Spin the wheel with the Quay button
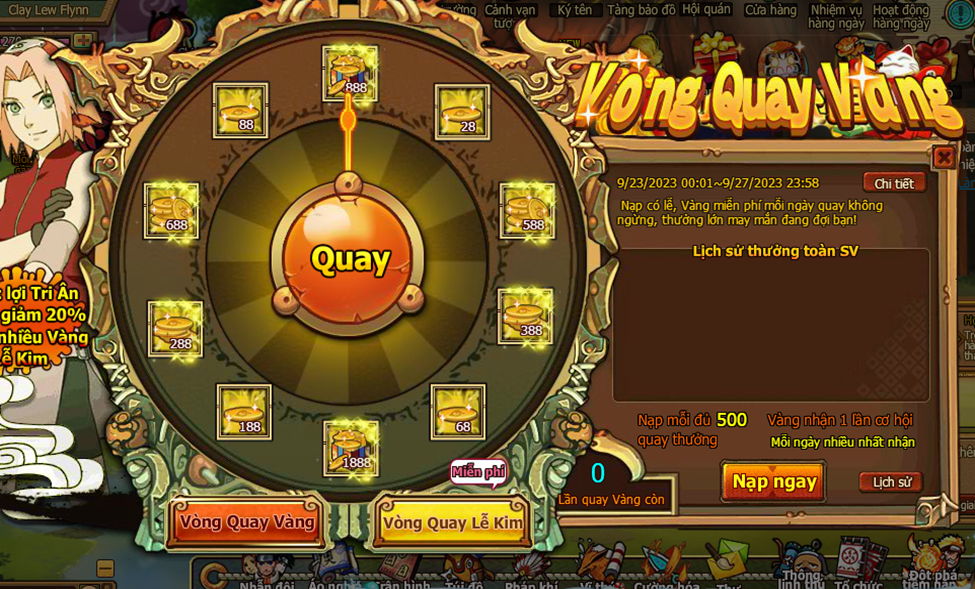Image resolution: width=975 pixels, height=589 pixels. 348,259
